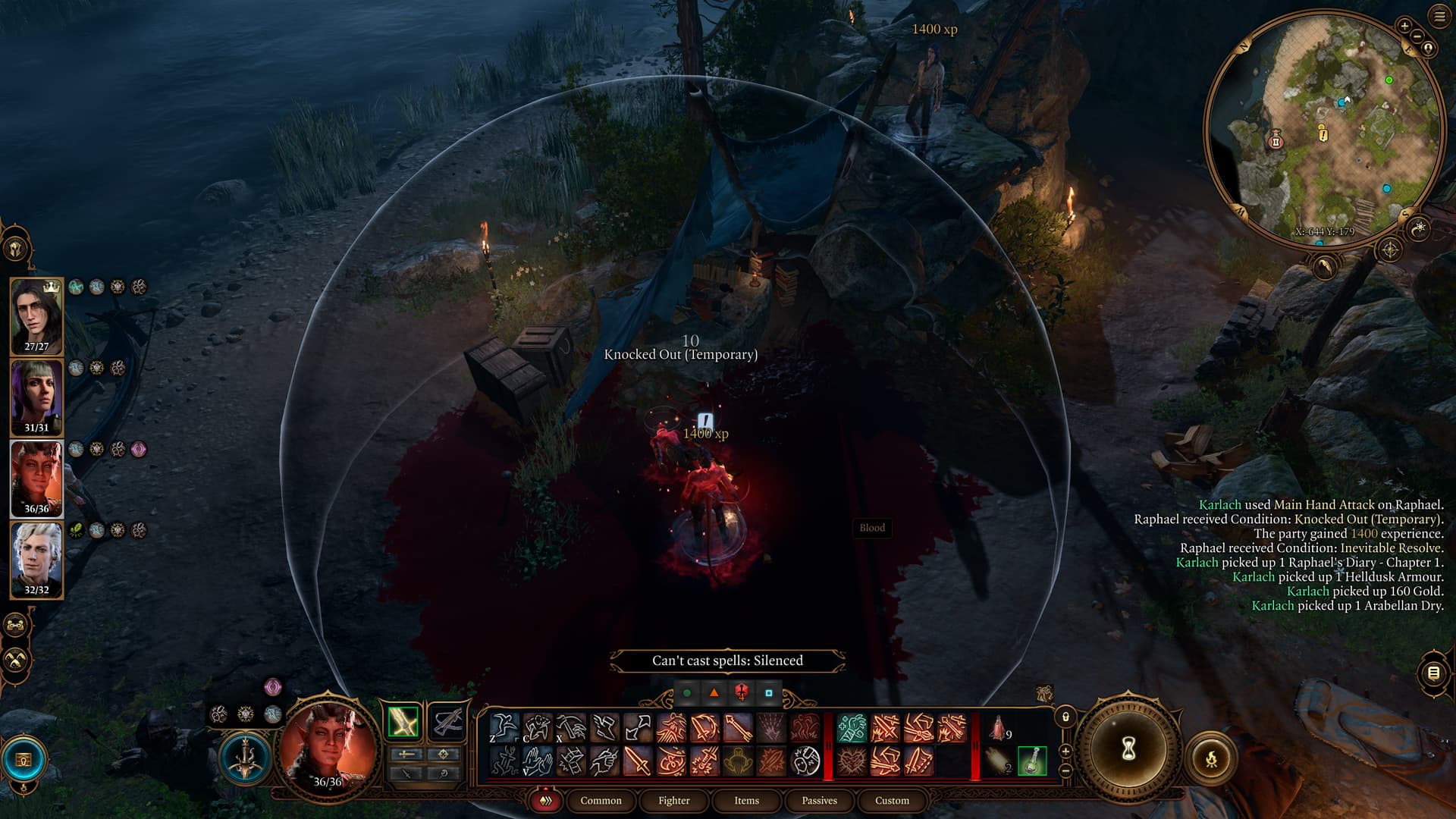Select the crossbow ranged weapon set

(x=447, y=722)
